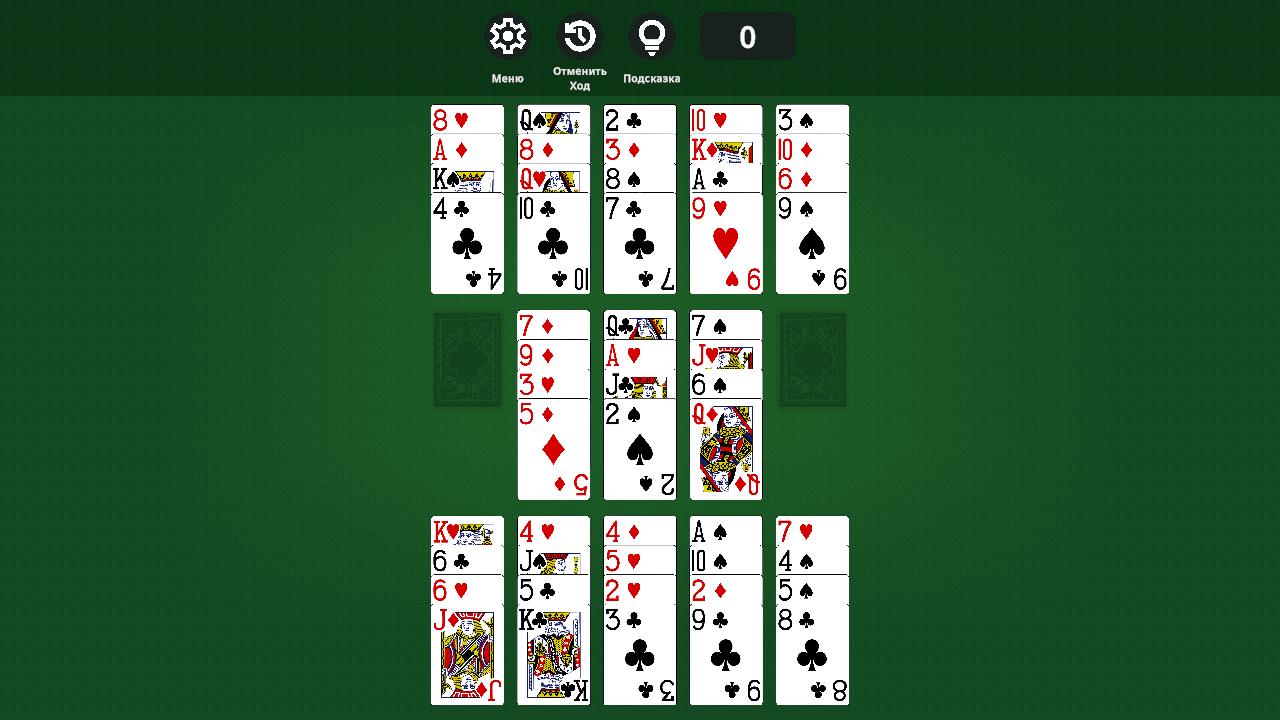Select the 9 of spades card
The width and height of the screenshot is (1280, 720).
pyautogui.click(x=811, y=245)
